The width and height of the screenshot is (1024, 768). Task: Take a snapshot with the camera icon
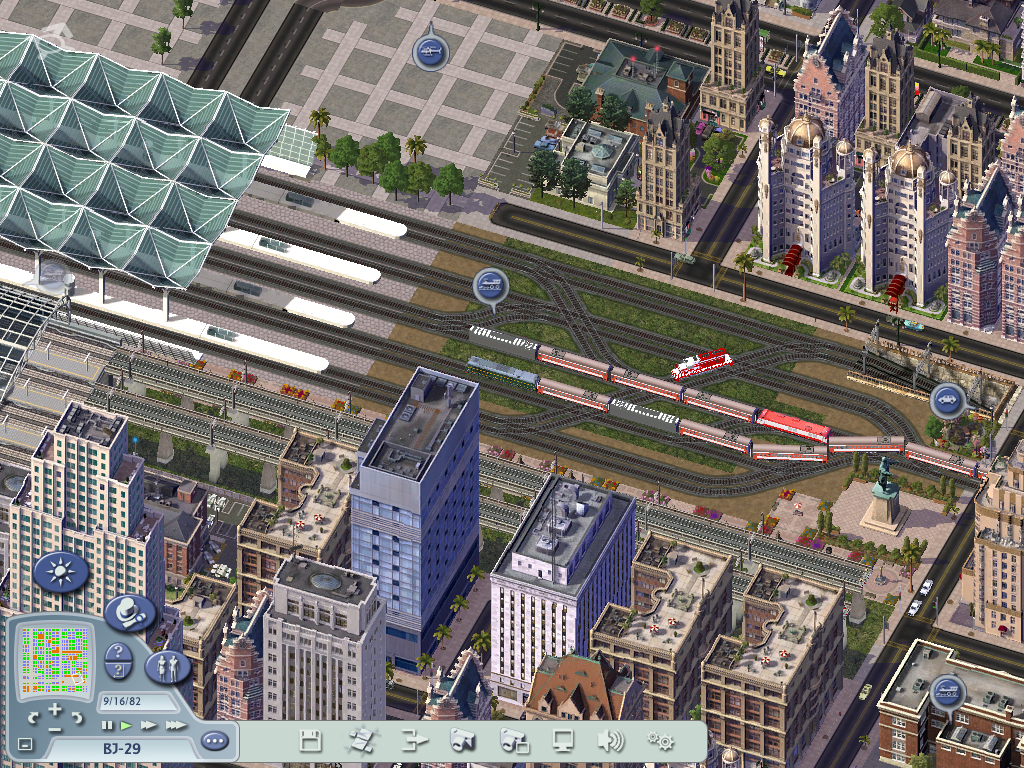coord(462,741)
